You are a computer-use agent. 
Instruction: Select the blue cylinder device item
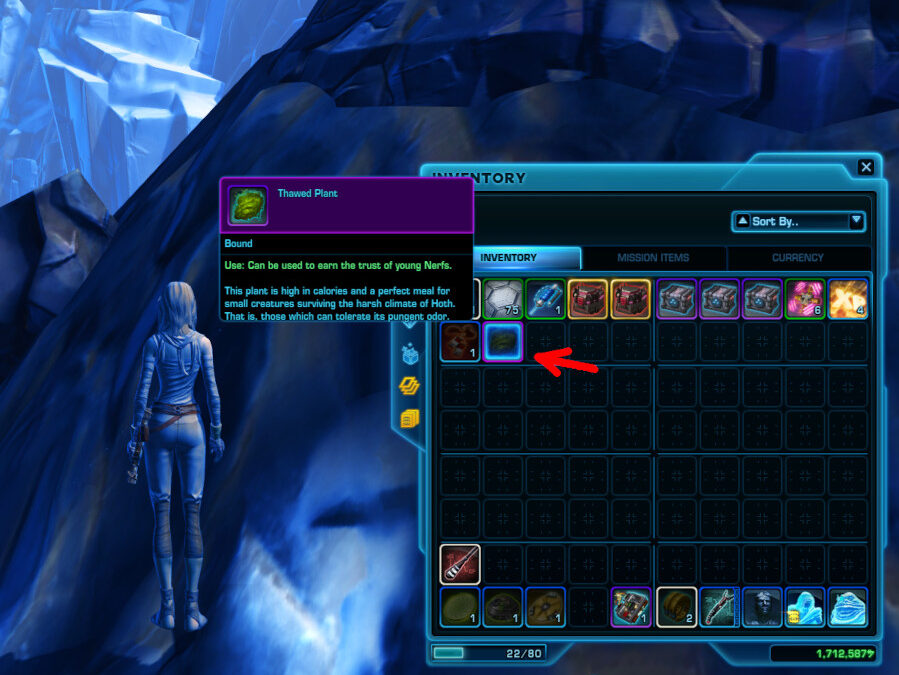tap(545, 298)
